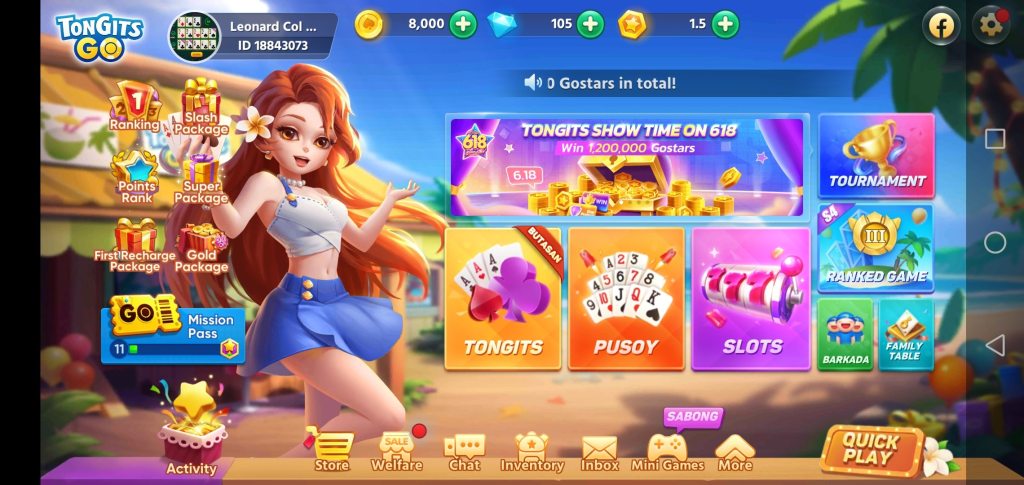Open the Store
Viewport: 1024px width, 485px height.
332,452
